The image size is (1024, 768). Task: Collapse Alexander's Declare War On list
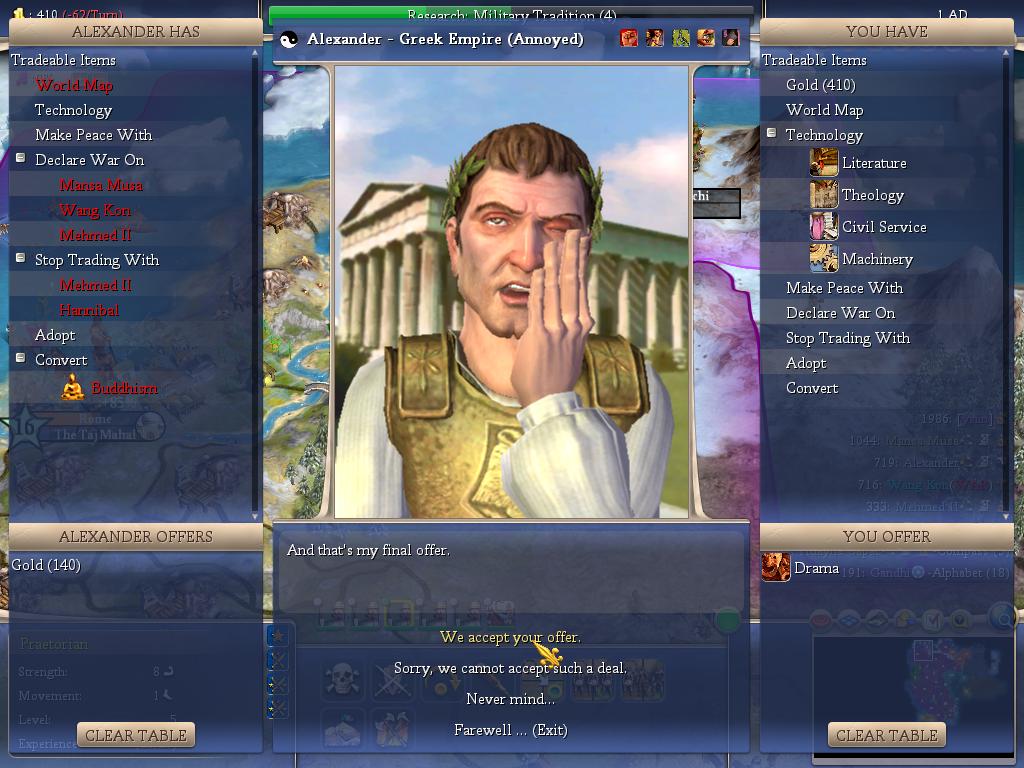[x=21, y=159]
